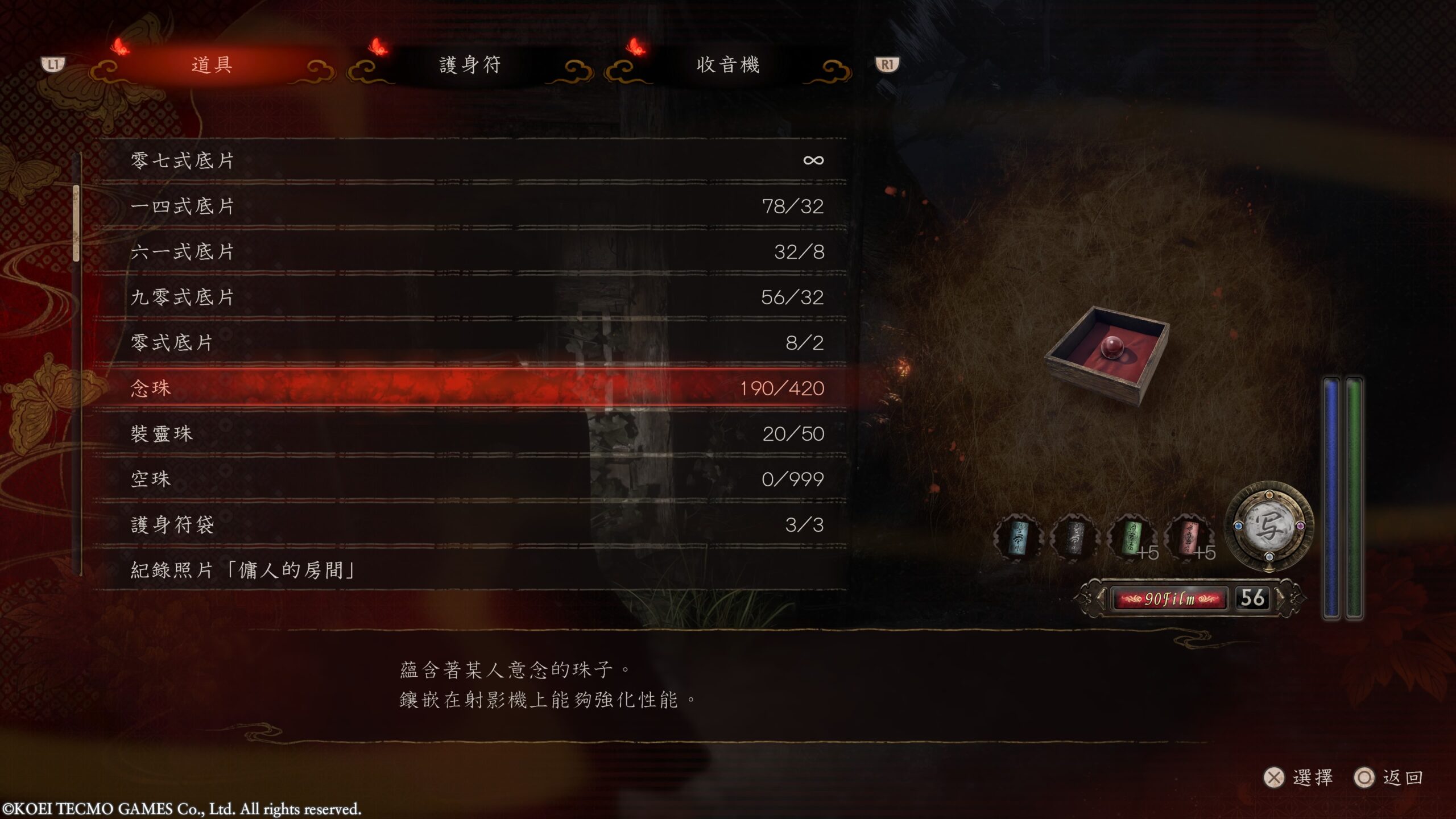Open the 護身符 tab
Screen dimensions: 1456x819
pyautogui.click(x=470, y=65)
